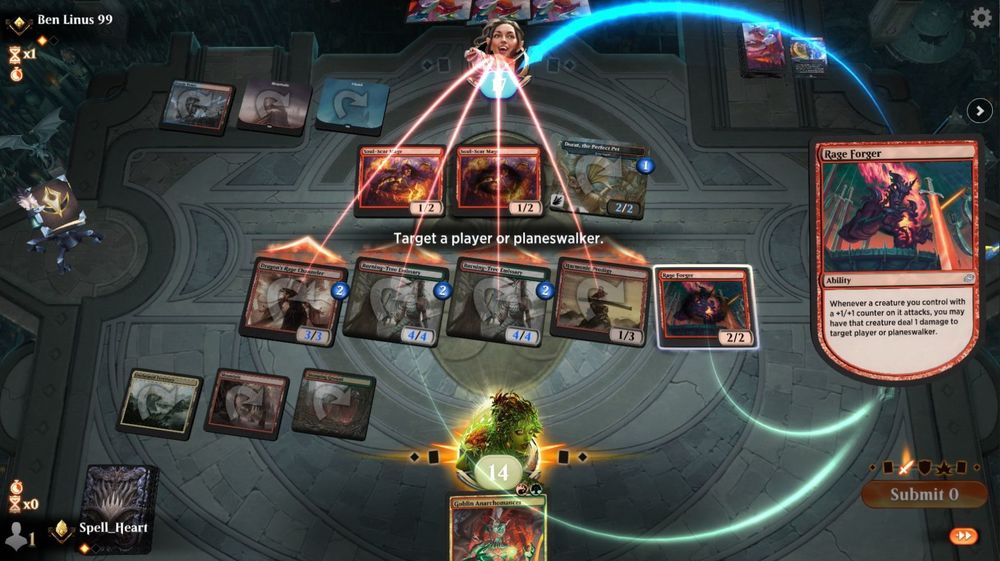The width and height of the screenshot is (1000, 561).
Task: Open the settings gear menu
Action: (x=981, y=17)
